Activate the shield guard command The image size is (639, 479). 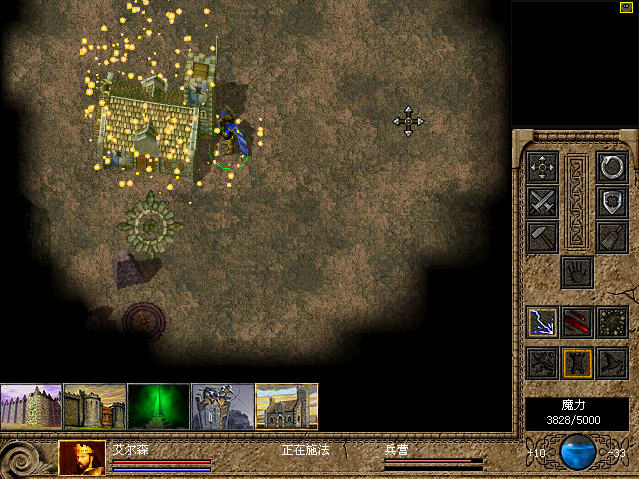click(x=611, y=202)
